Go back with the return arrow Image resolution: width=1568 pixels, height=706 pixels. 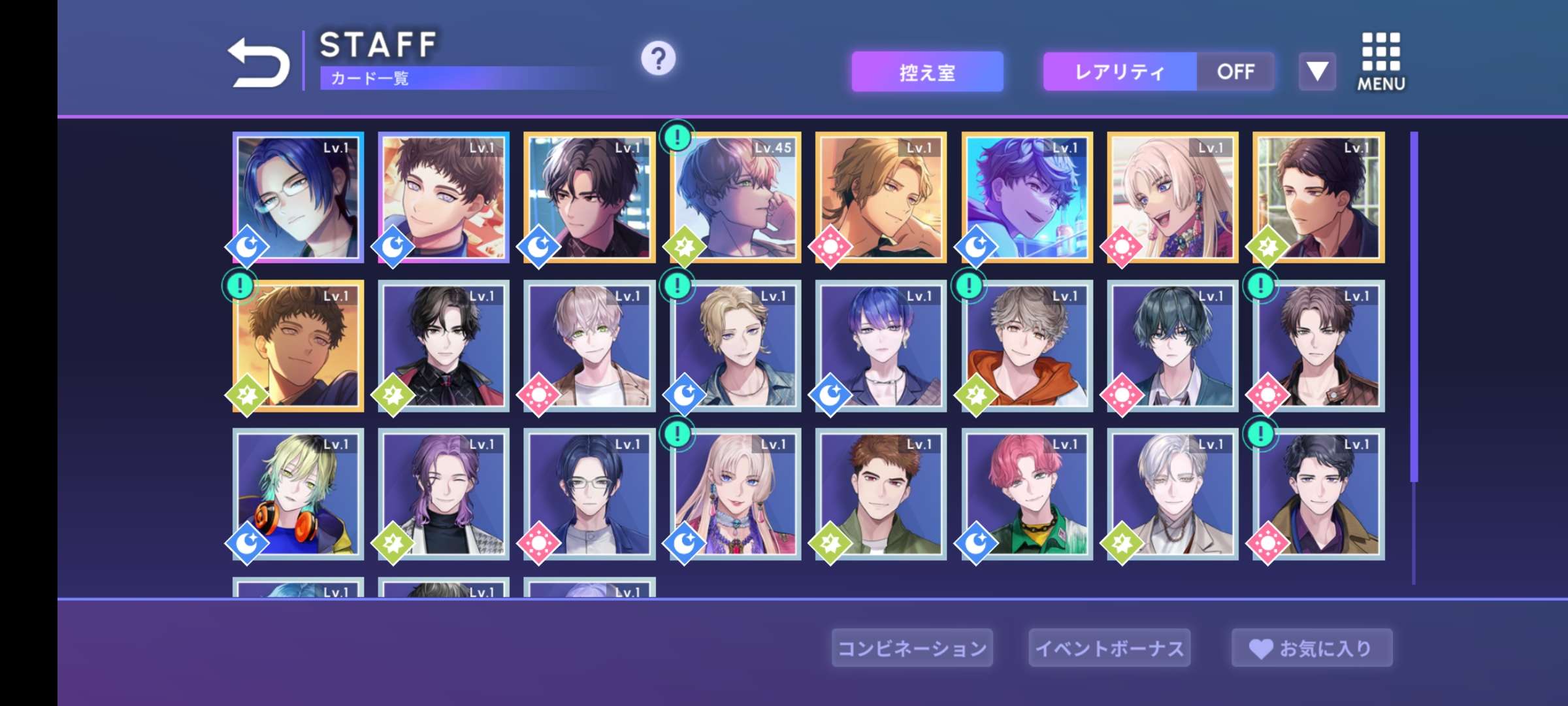click(x=259, y=62)
